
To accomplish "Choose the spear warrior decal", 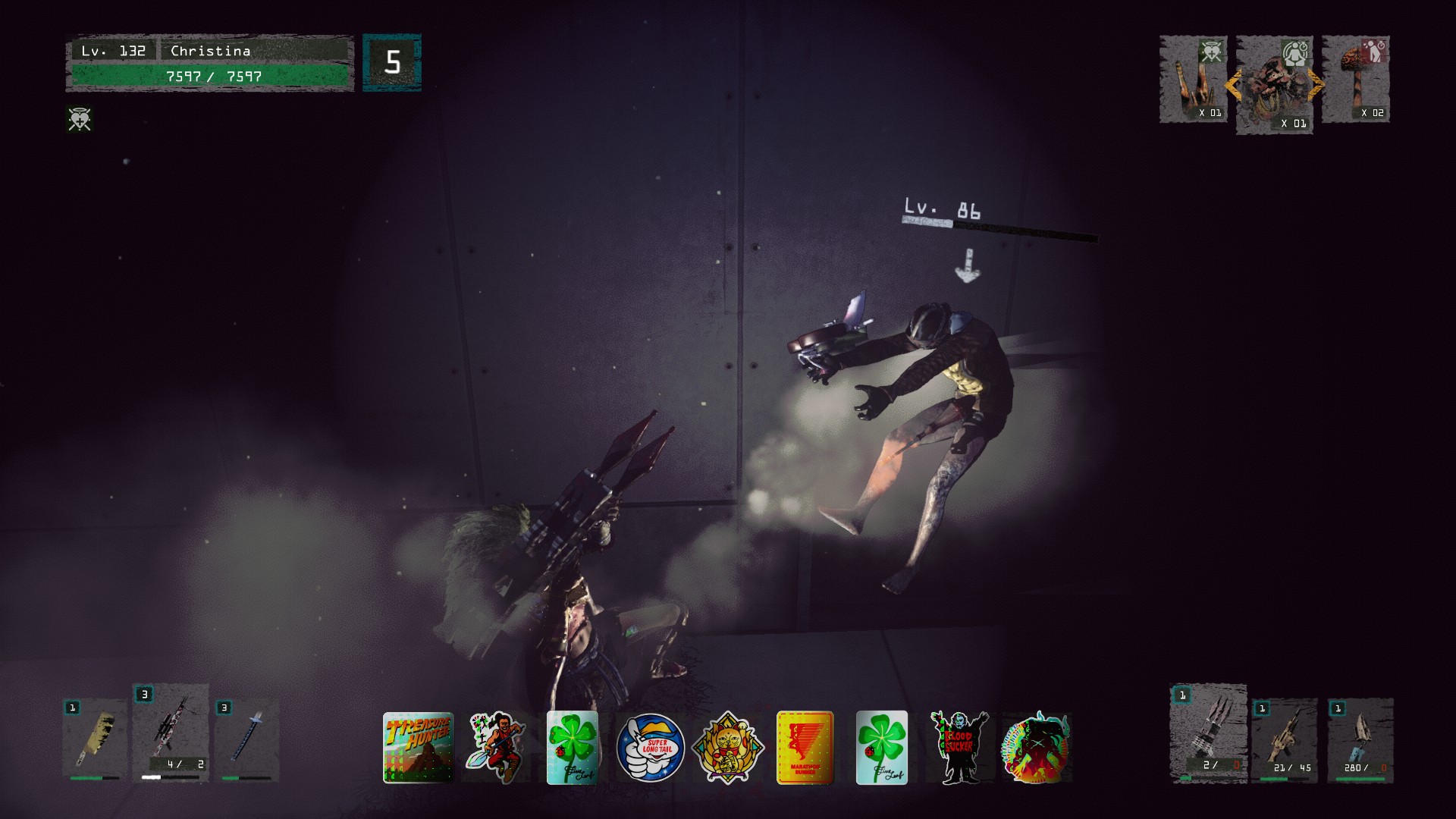I will click(x=497, y=747).
